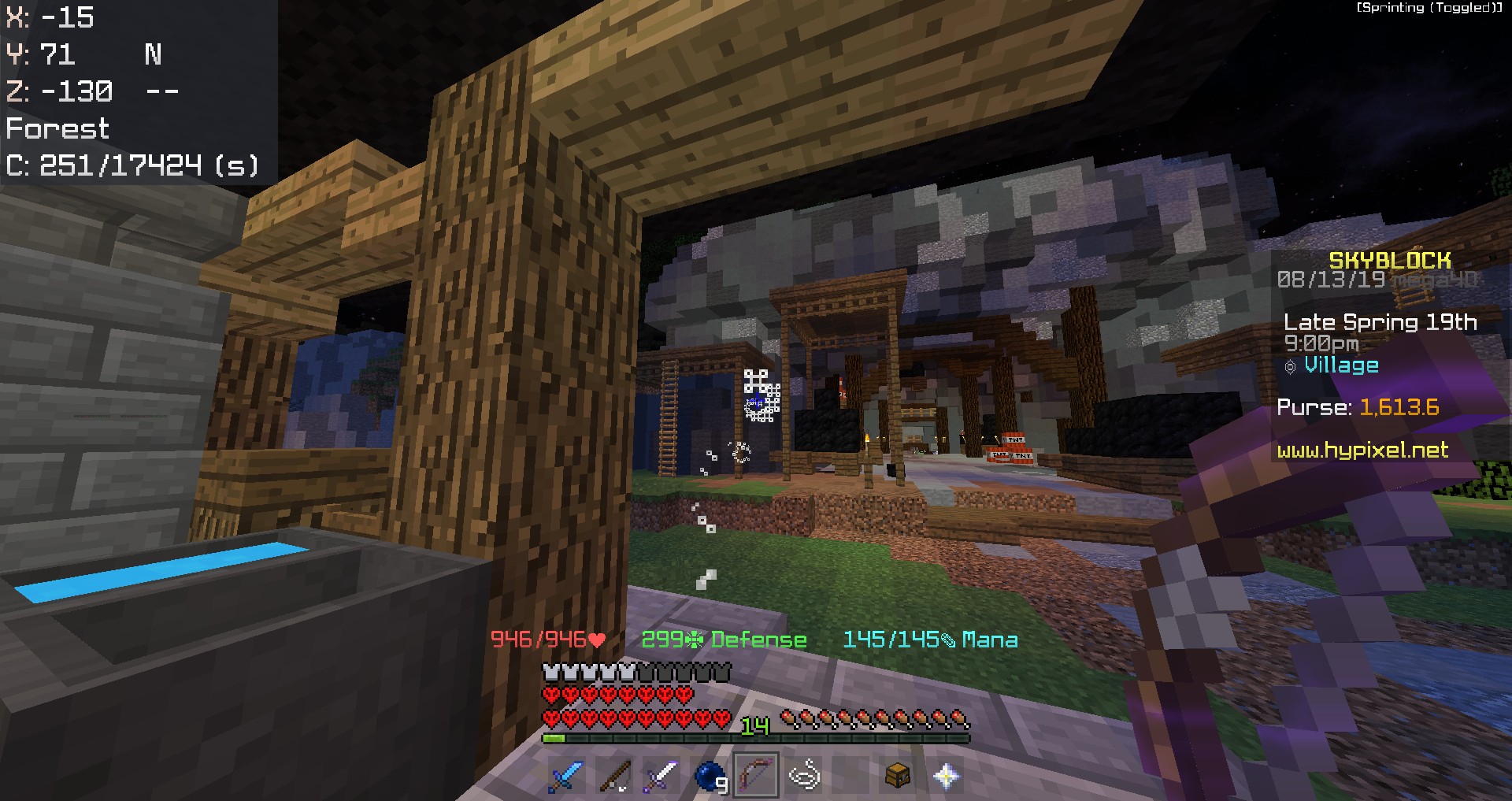This screenshot has width=1512, height=801.
Task: Select the bow in the highlighted hotbar slot
Action: coord(756,776)
